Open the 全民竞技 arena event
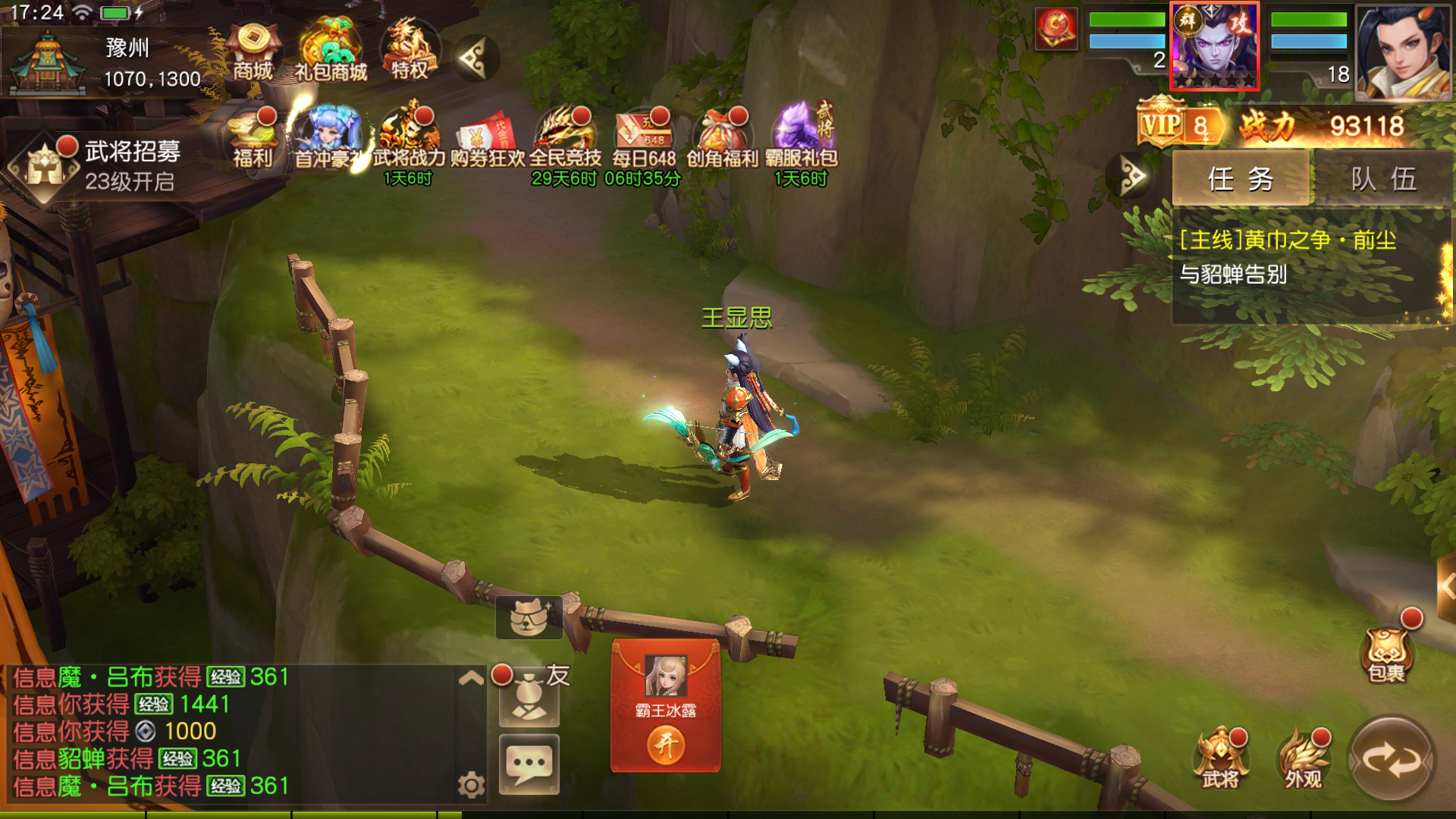This screenshot has height=819, width=1456. (565, 138)
